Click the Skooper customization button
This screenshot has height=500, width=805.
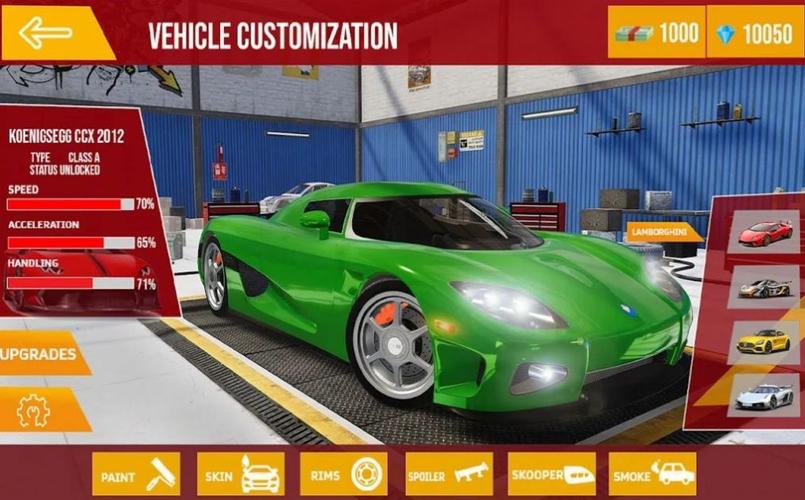[551, 473]
